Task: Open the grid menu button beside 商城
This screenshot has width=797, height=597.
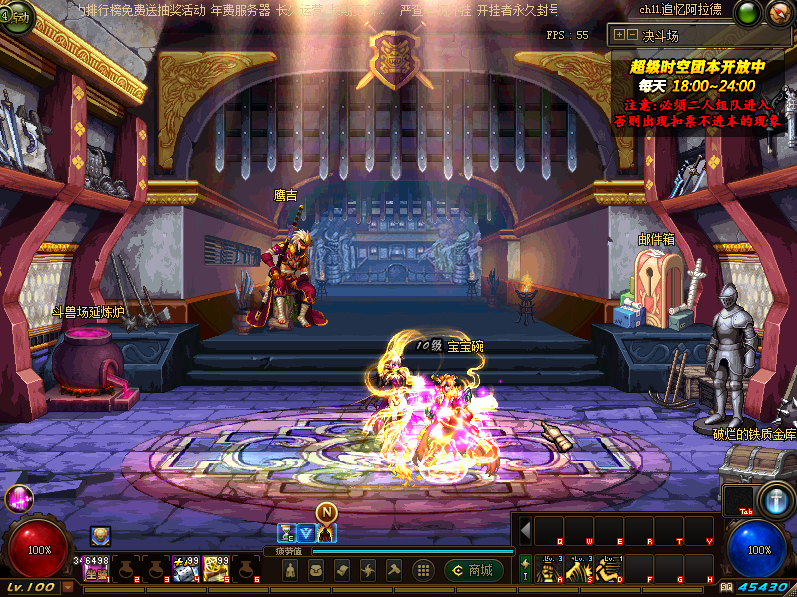Action: coord(423,570)
